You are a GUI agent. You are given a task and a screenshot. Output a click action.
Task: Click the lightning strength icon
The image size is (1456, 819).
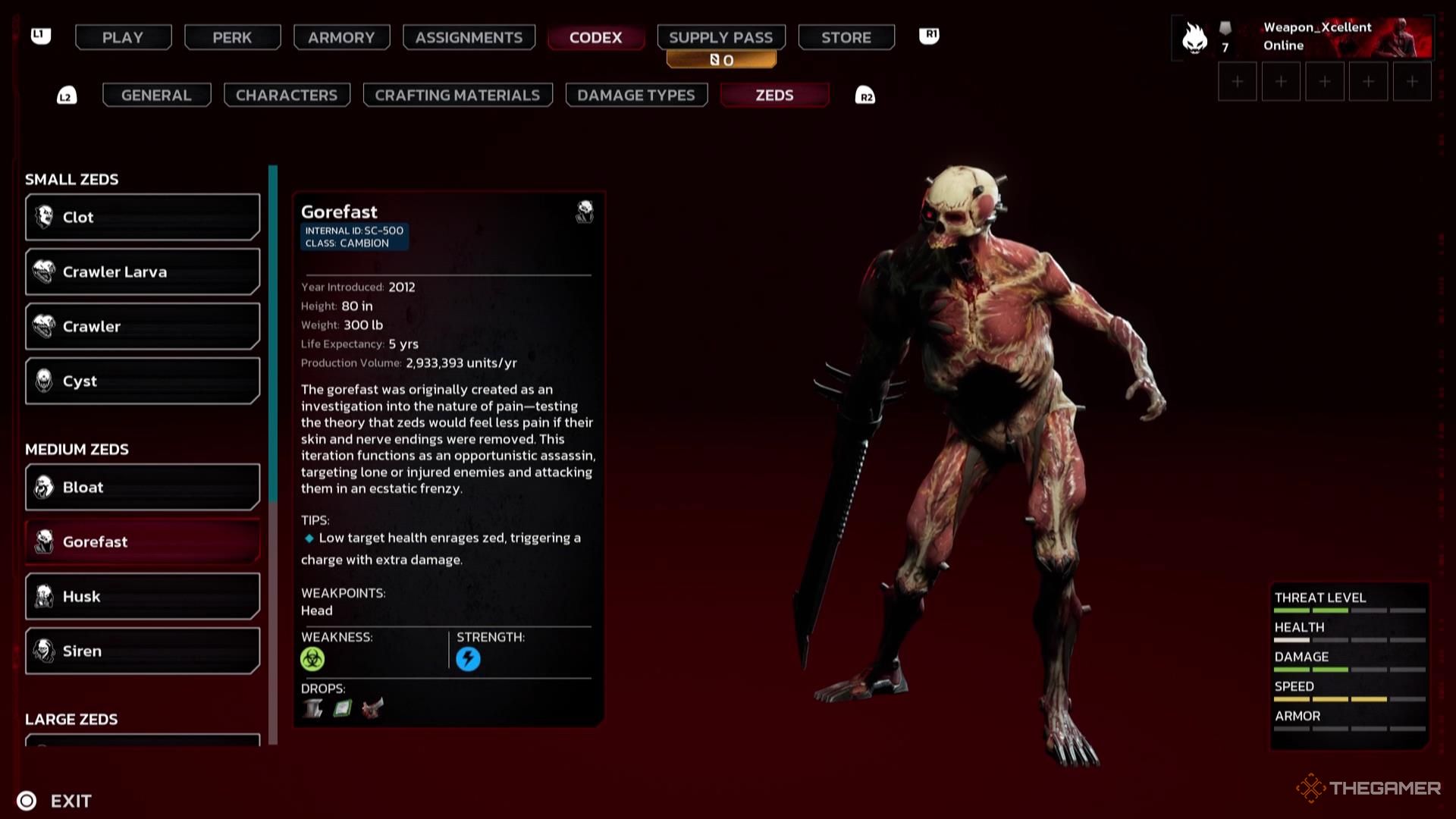[x=468, y=659]
